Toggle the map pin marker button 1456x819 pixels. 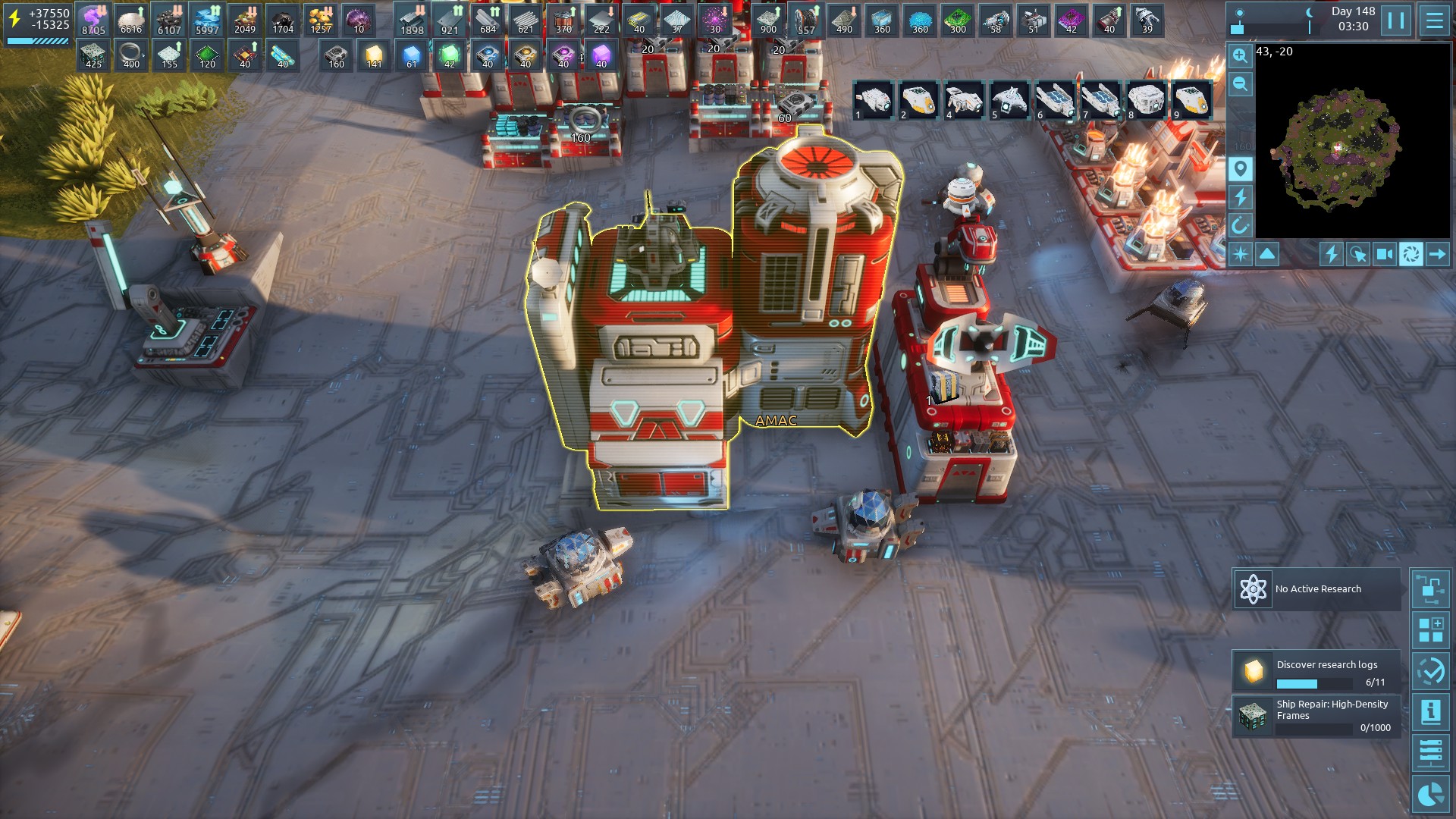click(x=1240, y=168)
